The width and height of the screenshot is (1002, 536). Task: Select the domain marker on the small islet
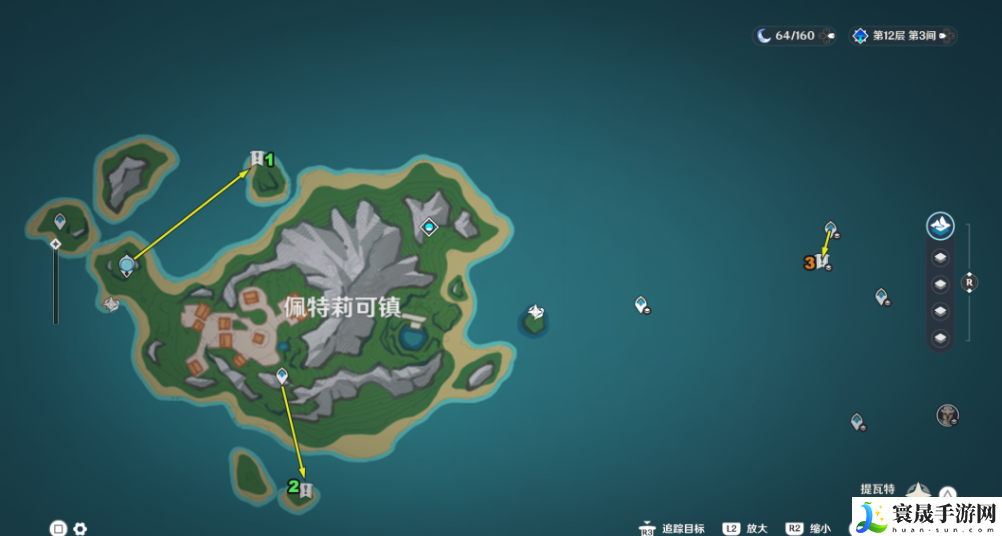(536, 314)
